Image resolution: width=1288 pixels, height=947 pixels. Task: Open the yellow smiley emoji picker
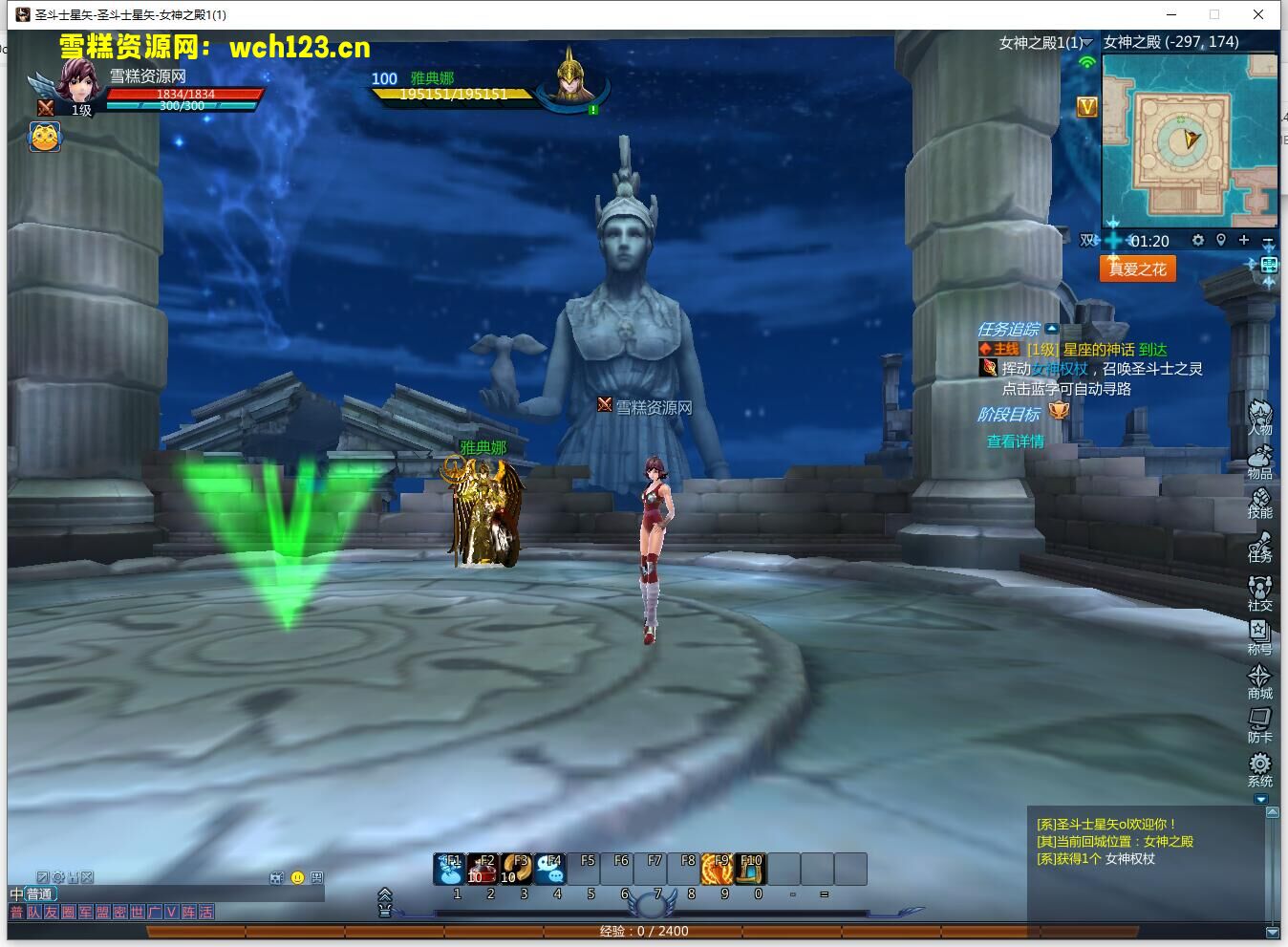[x=297, y=877]
